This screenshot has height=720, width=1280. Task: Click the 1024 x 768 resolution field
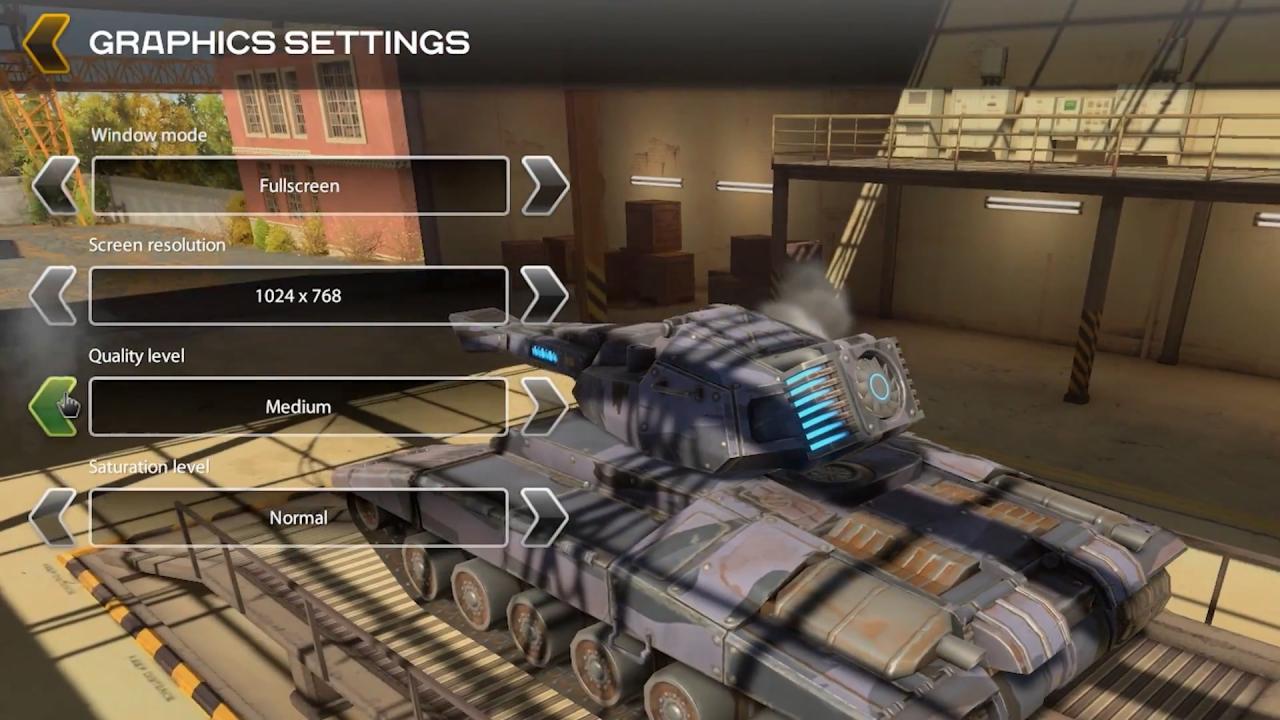coord(298,296)
